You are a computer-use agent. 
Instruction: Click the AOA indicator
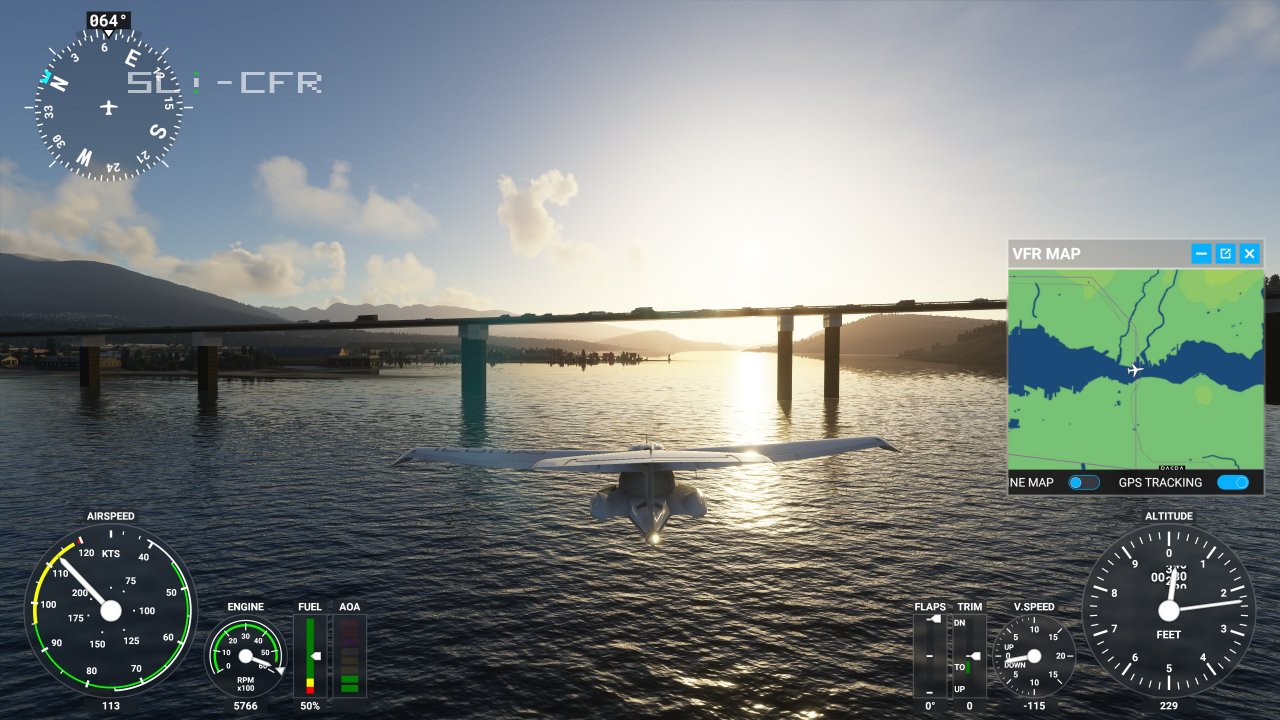click(349, 655)
